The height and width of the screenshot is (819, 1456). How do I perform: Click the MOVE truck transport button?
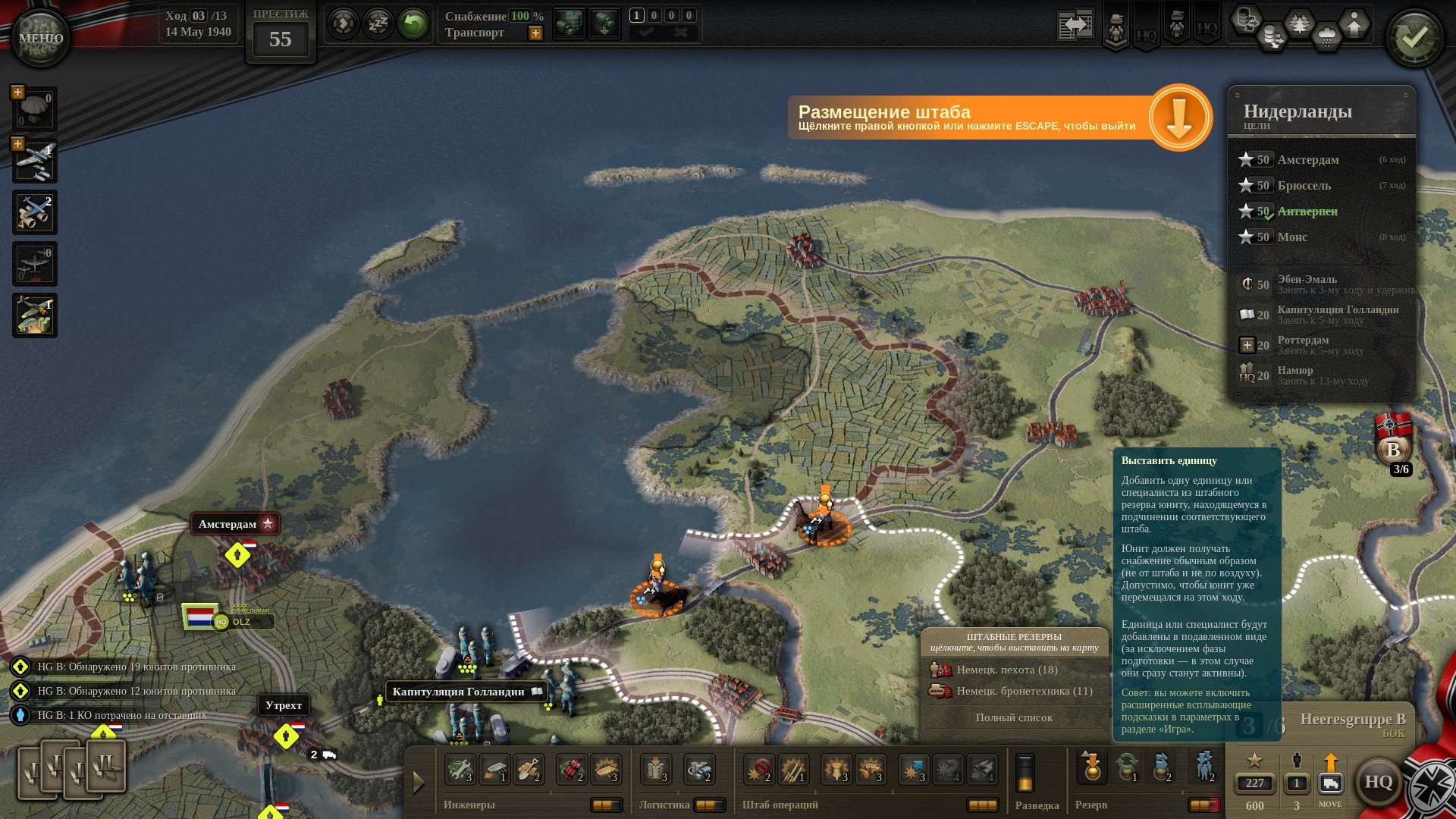point(1330,783)
